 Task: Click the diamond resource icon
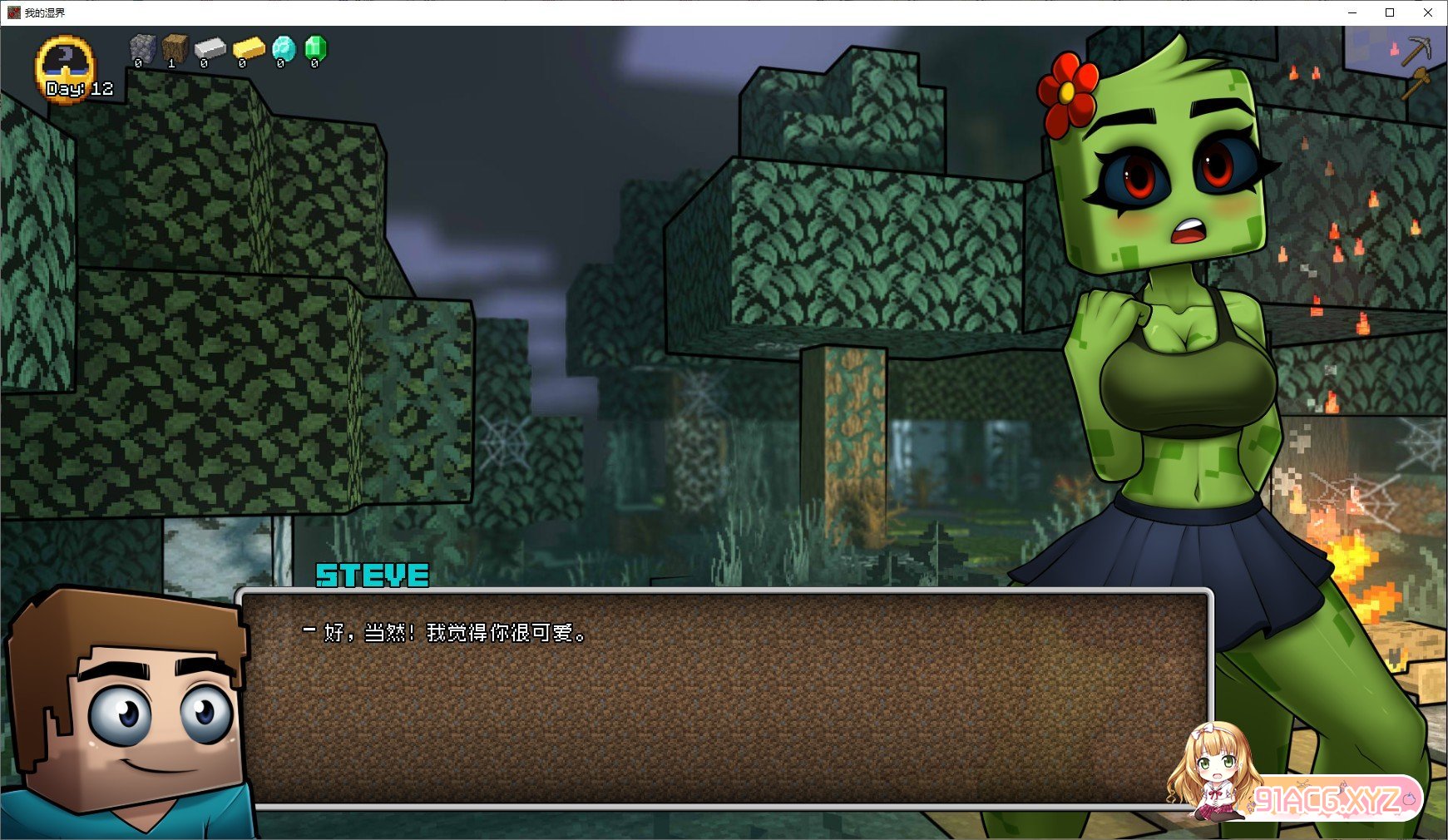[284, 48]
